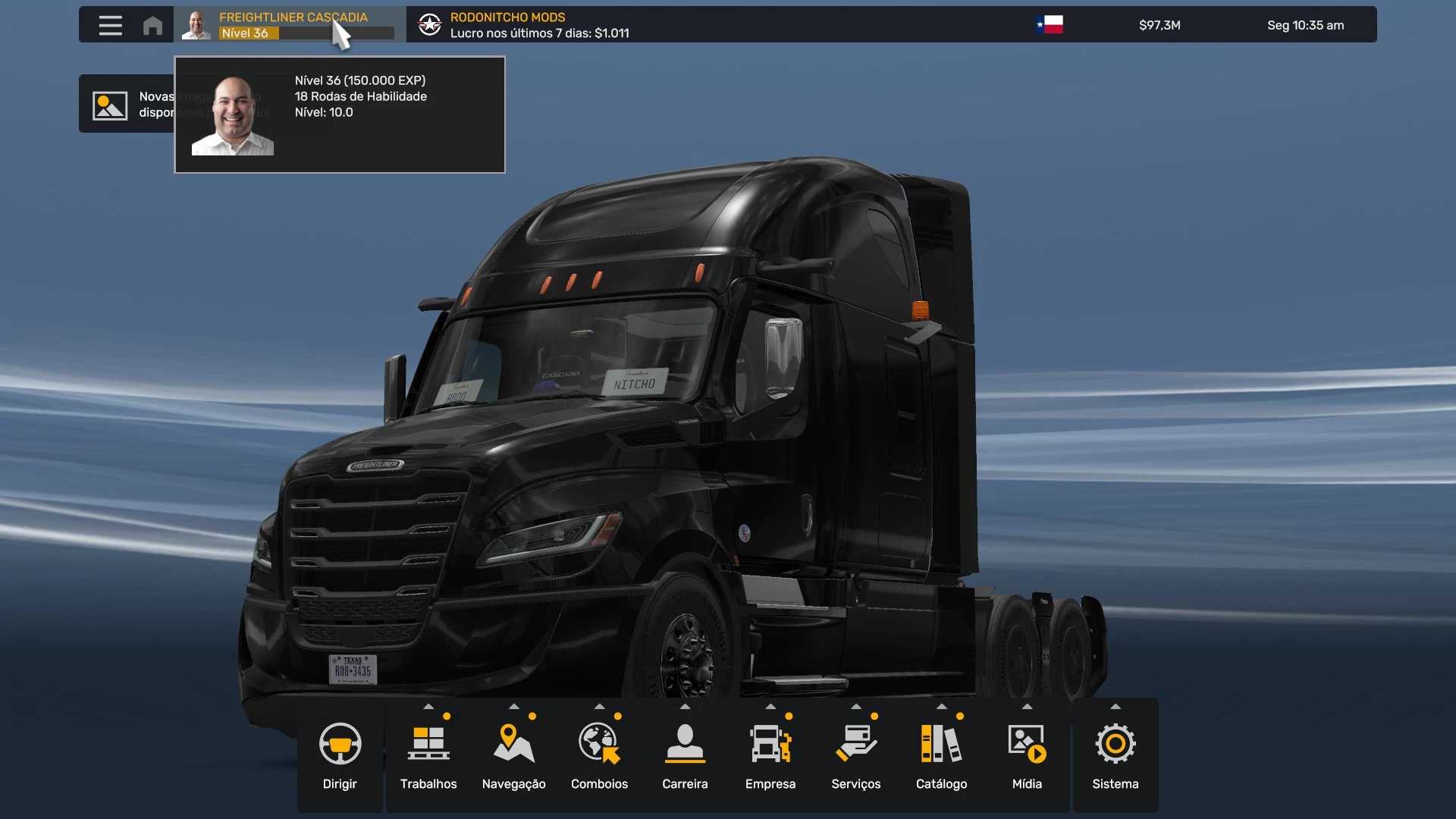This screenshot has height=819, width=1456.
Task: Click the Seg 10:35 am clock
Action: coord(1305,25)
